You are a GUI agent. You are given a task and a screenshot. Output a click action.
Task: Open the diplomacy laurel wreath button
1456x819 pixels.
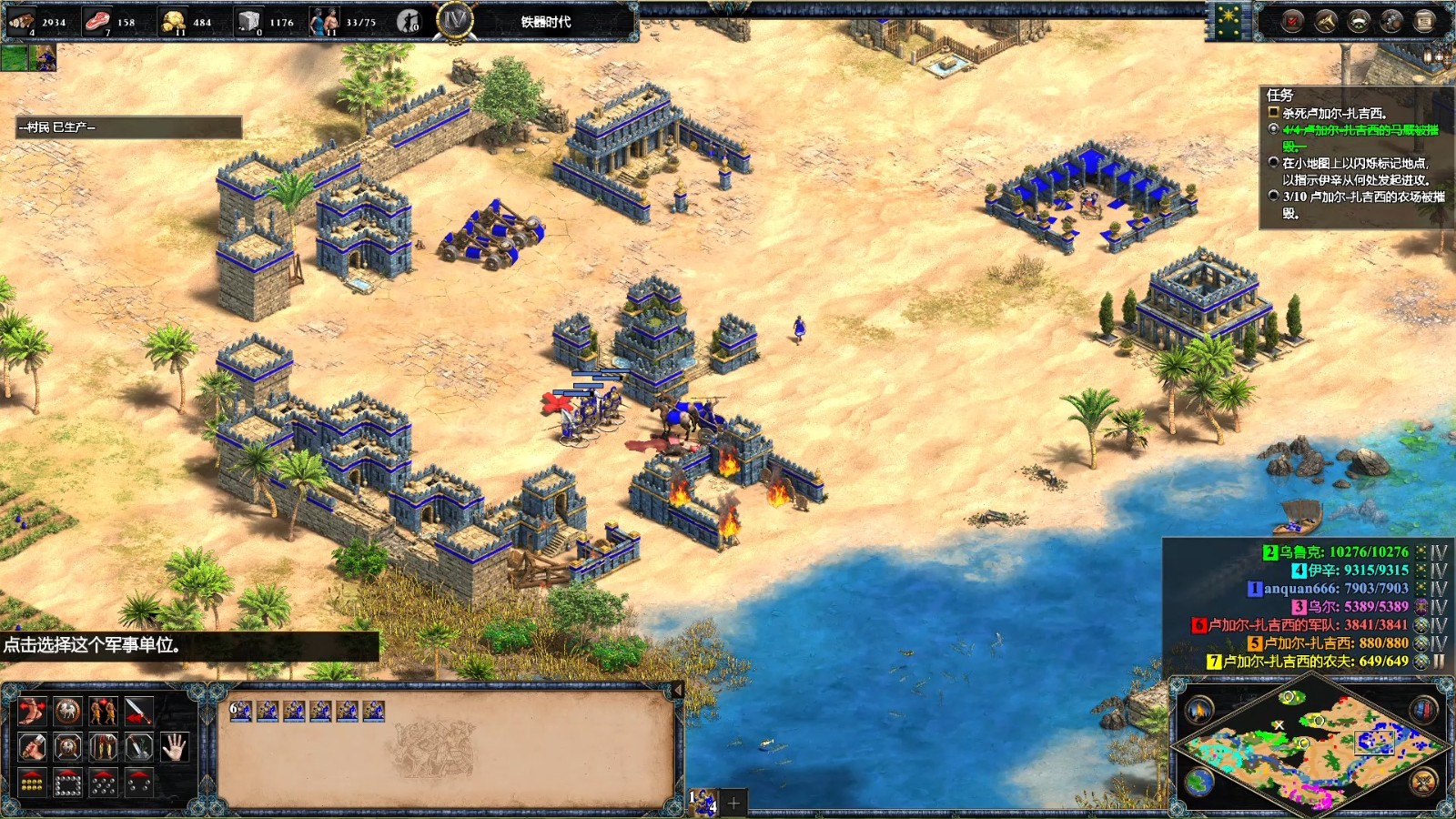point(1359,21)
